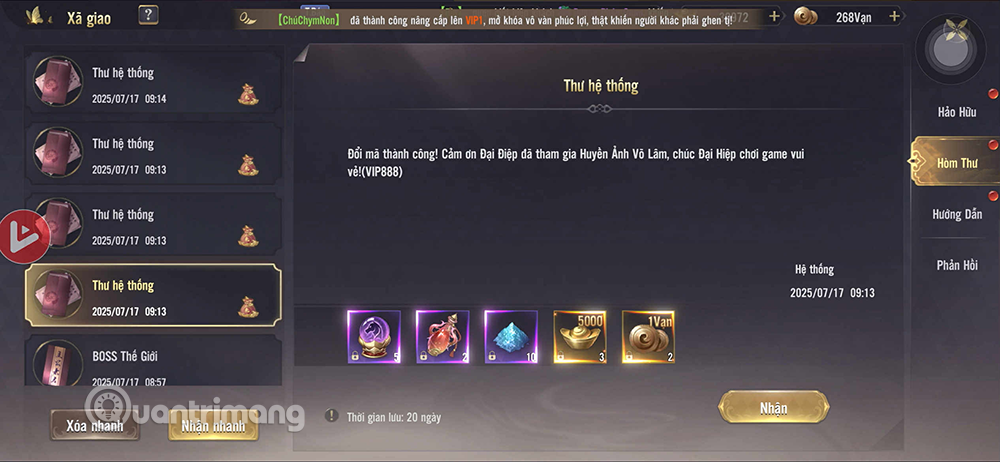This screenshot has width=1000, height=462.
Task: Claim rewards with the Nhận button
Action: click(773, 408)
